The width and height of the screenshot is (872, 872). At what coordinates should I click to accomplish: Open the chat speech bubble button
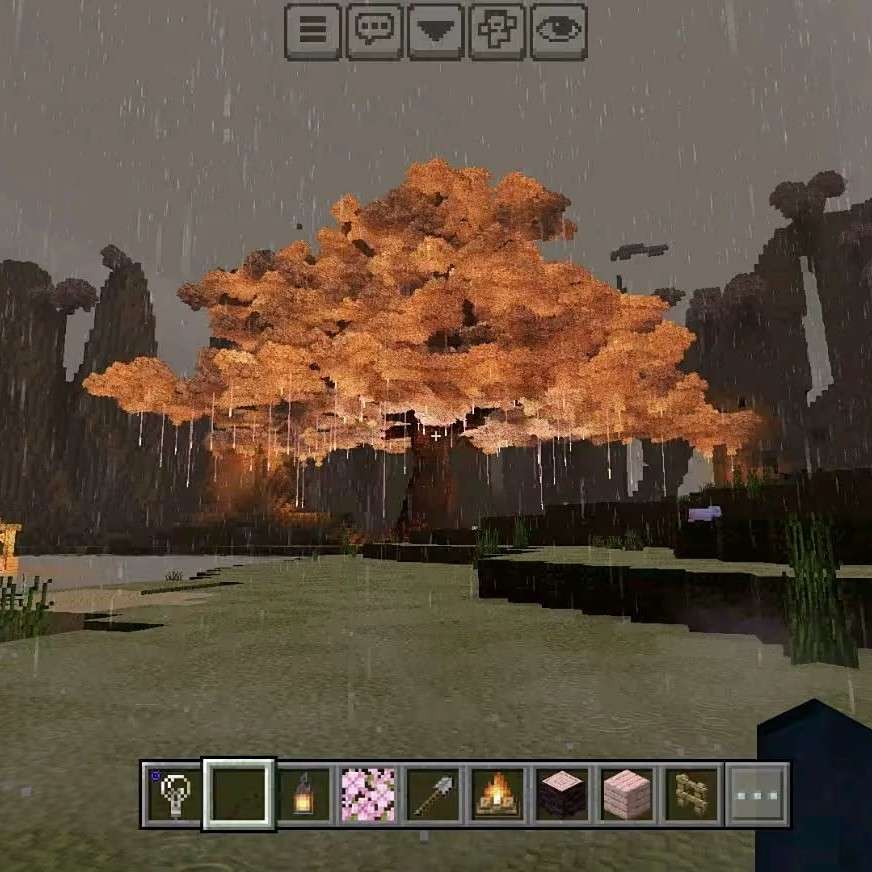(x=374, y=31)
